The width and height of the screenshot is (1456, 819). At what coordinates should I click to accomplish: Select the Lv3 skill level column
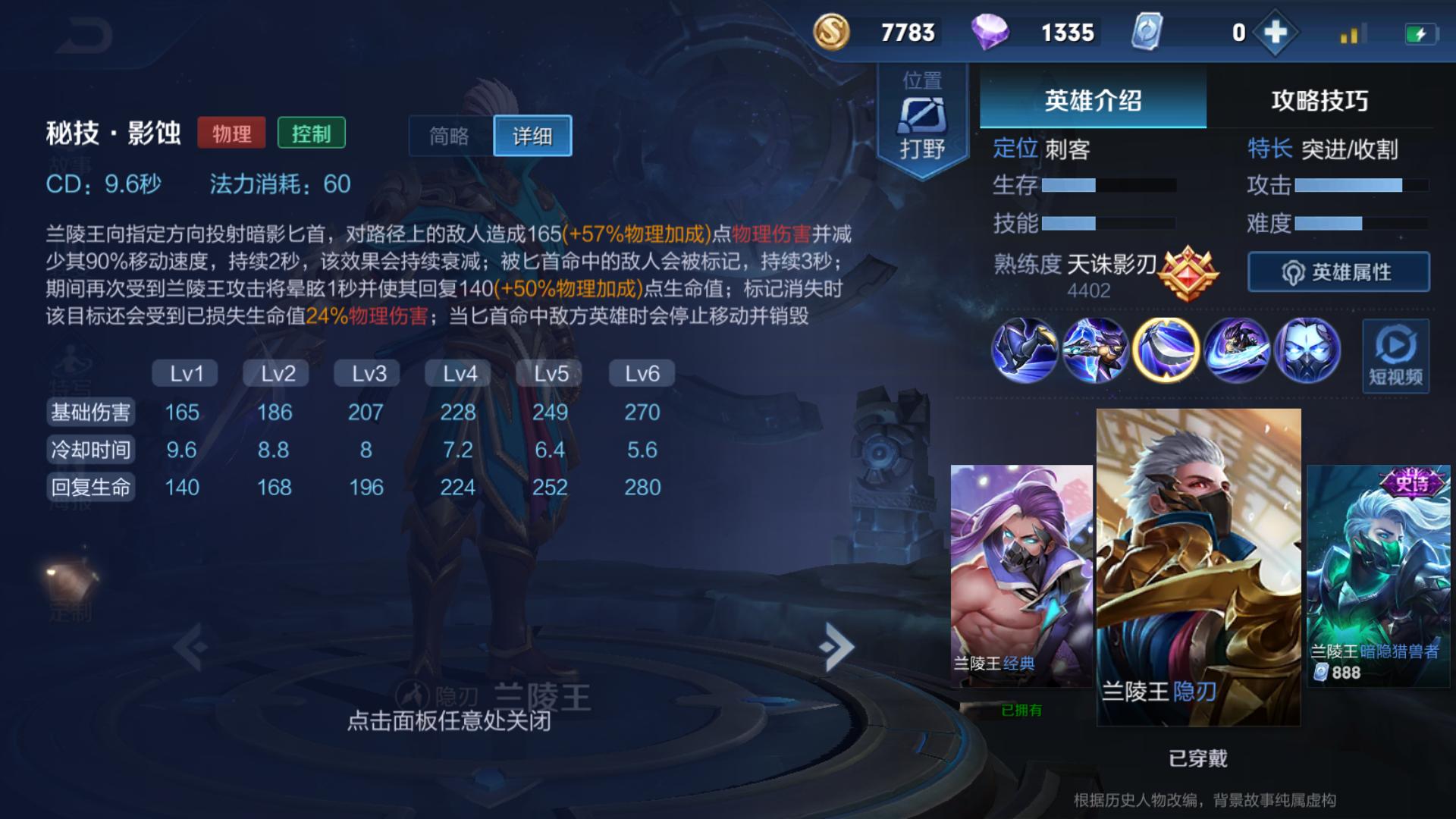click(x=366, y=372)
